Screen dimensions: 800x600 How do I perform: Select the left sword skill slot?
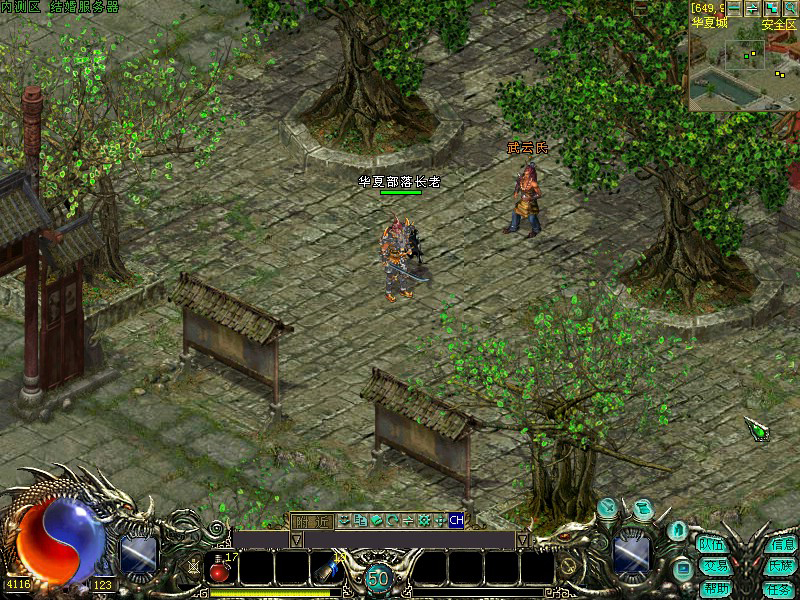(138, 553)
